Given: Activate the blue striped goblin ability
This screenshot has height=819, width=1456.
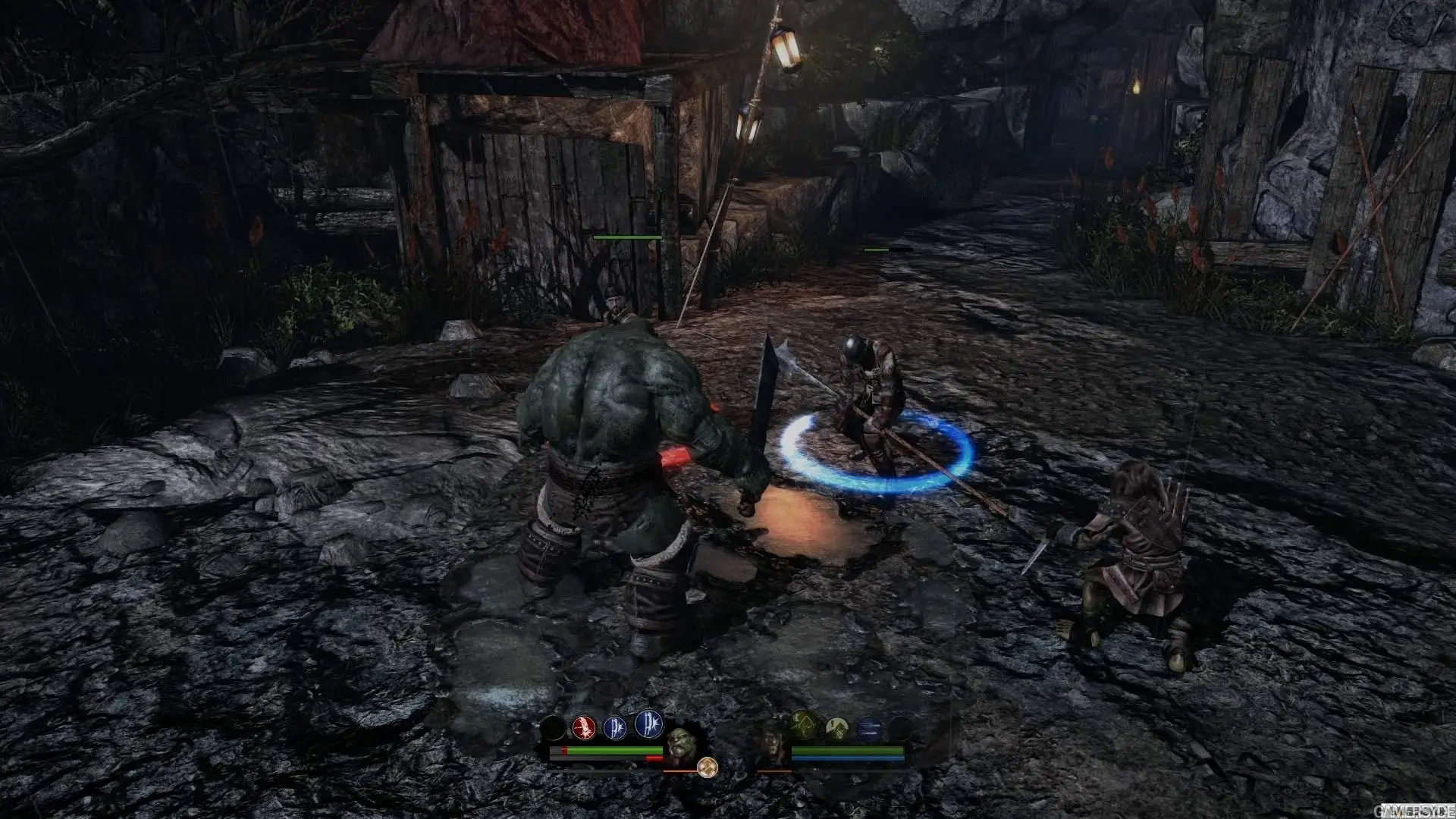Looking at the screenshot, I should pos(870,730).
